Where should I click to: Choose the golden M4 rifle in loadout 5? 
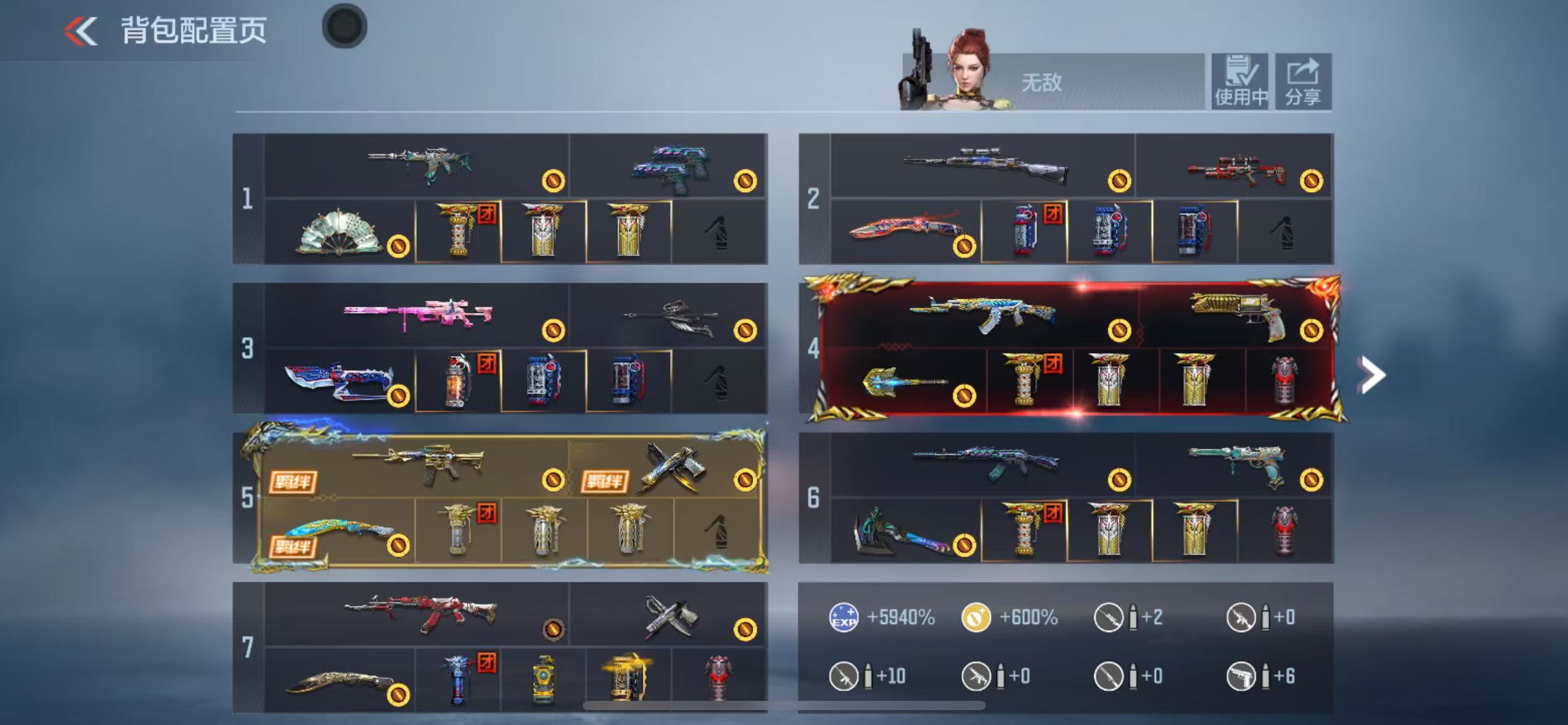click(418, 464)
